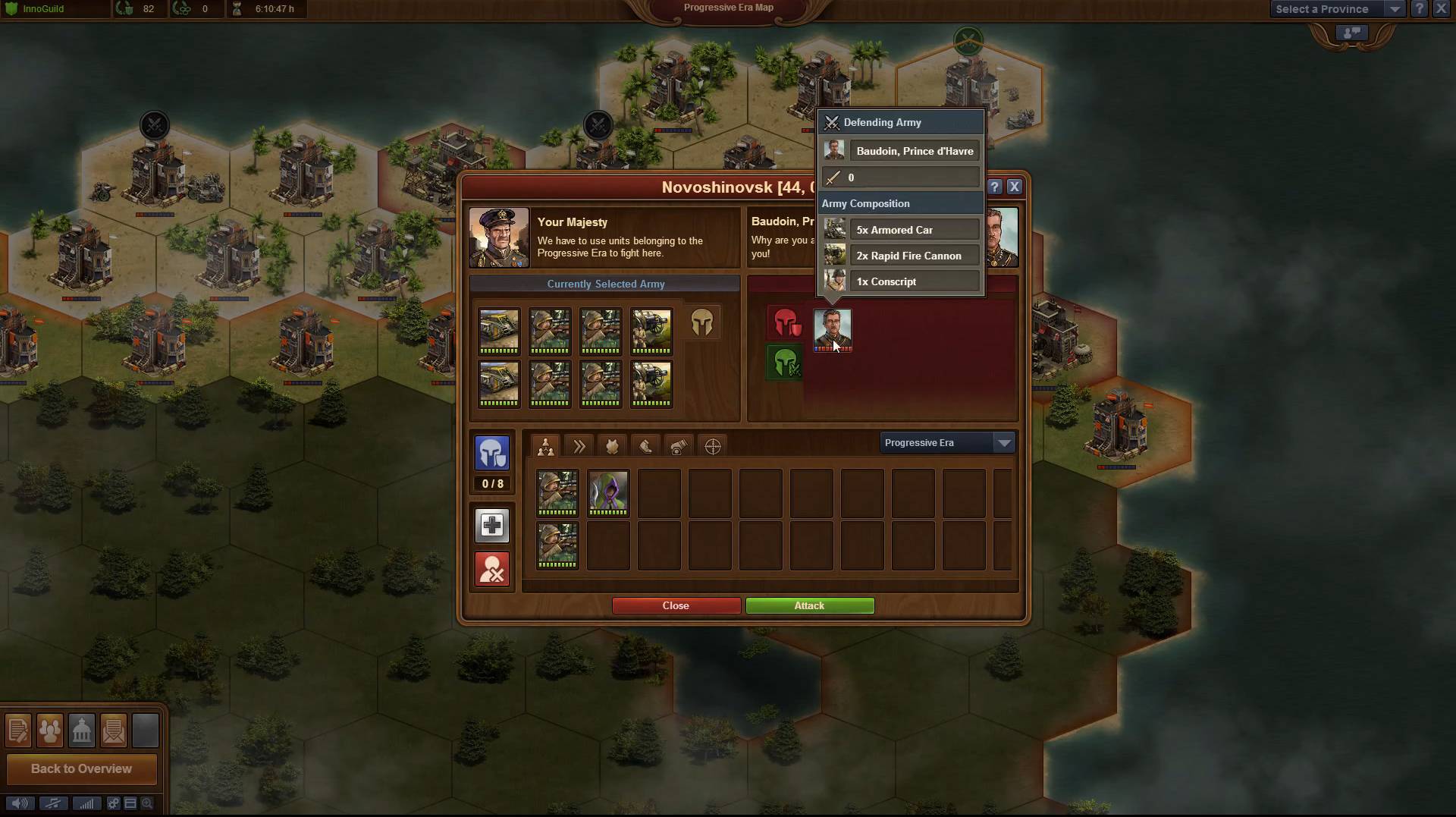
Task: Toggle the sound speaker button
Action: pos(20,803)
